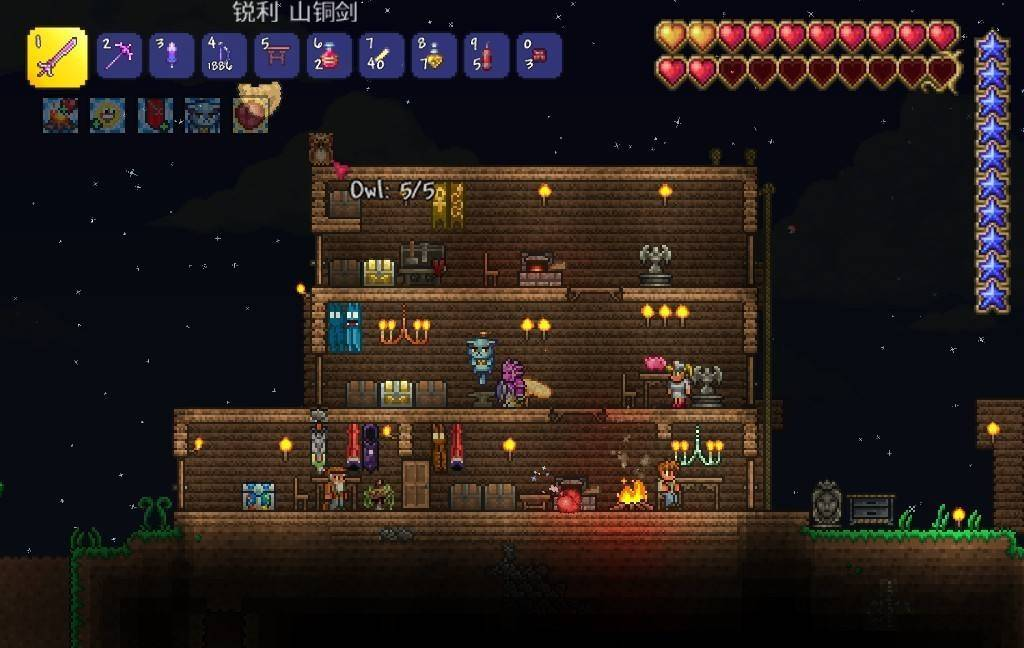
Task: Choose the slot 7 item stack of 40
Action: pyautogui.click(x=381, y=56)
